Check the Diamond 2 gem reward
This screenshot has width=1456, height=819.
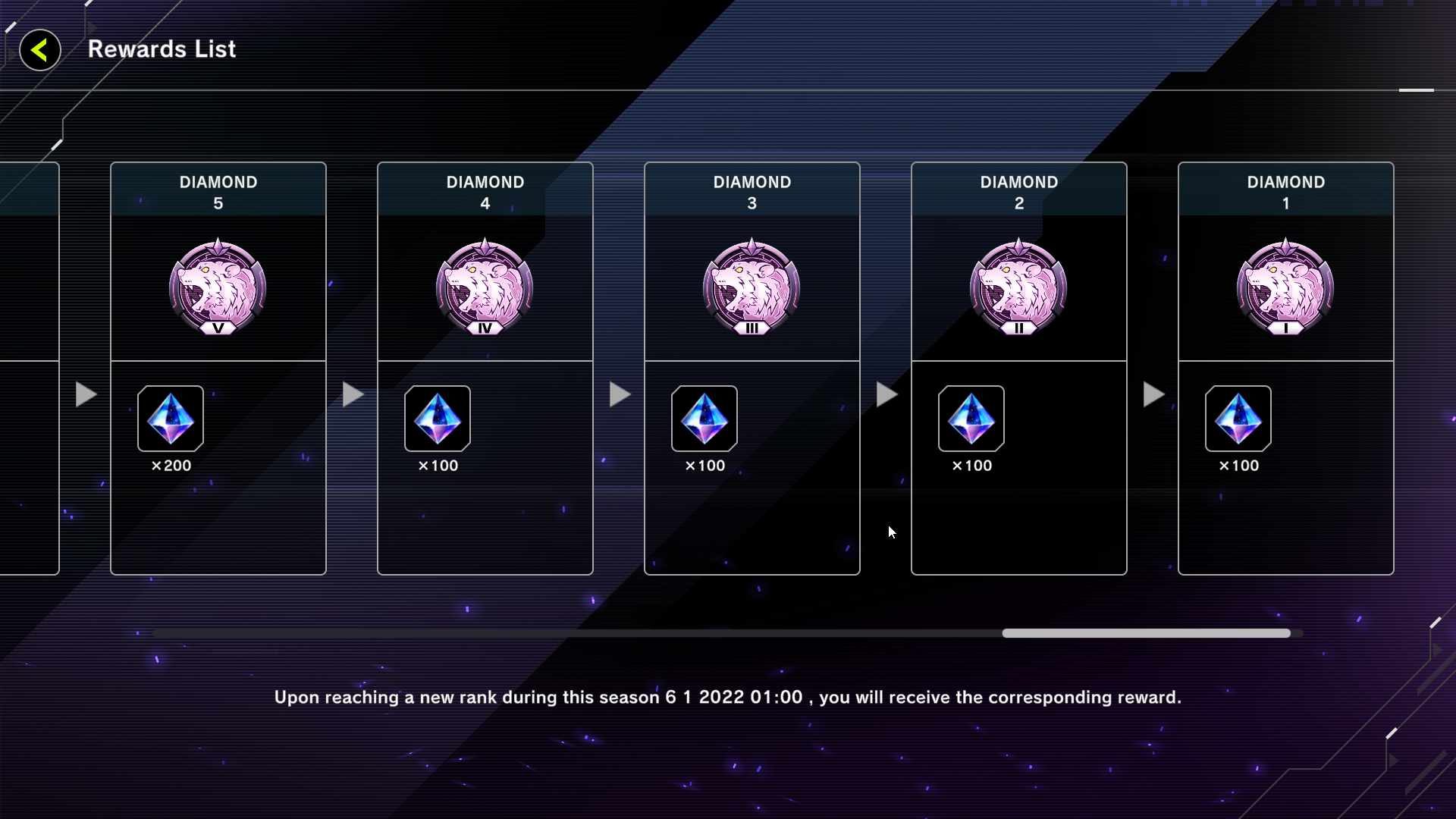coord(971,419)
